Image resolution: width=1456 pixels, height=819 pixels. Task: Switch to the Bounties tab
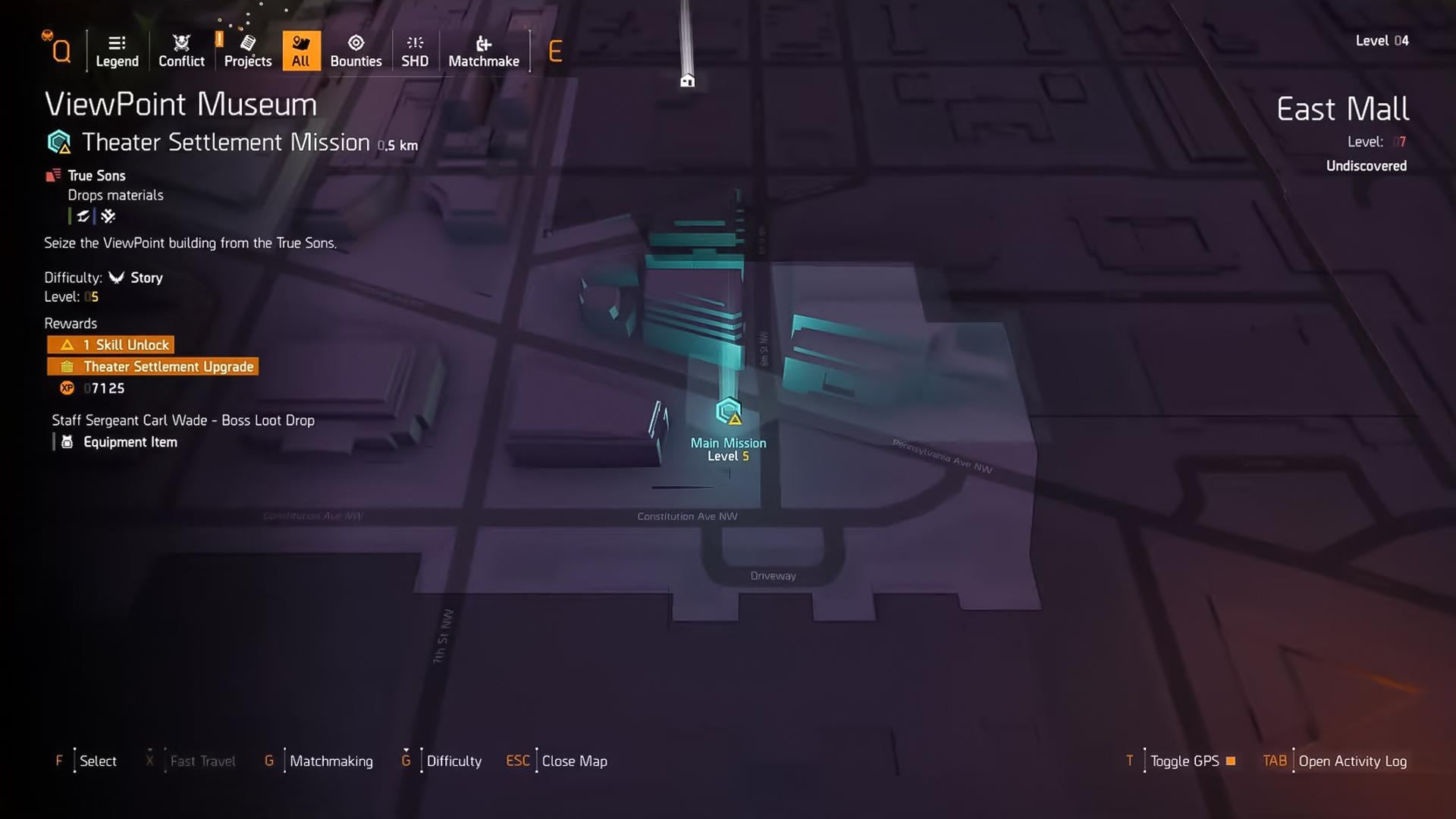[356, 52]
